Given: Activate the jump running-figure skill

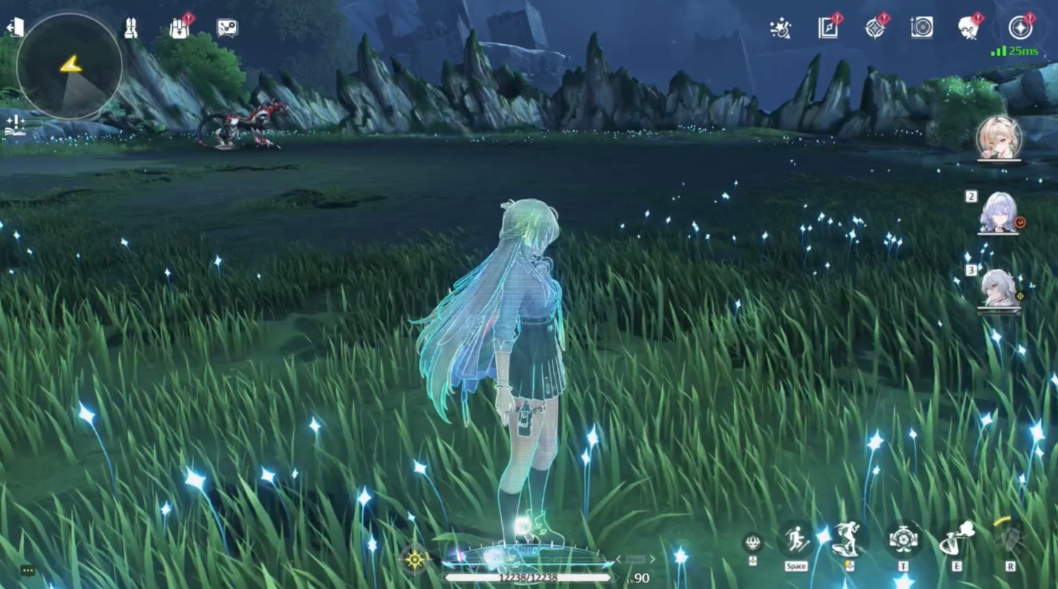Looking at the screenshot, I should (x=796, y=540).
